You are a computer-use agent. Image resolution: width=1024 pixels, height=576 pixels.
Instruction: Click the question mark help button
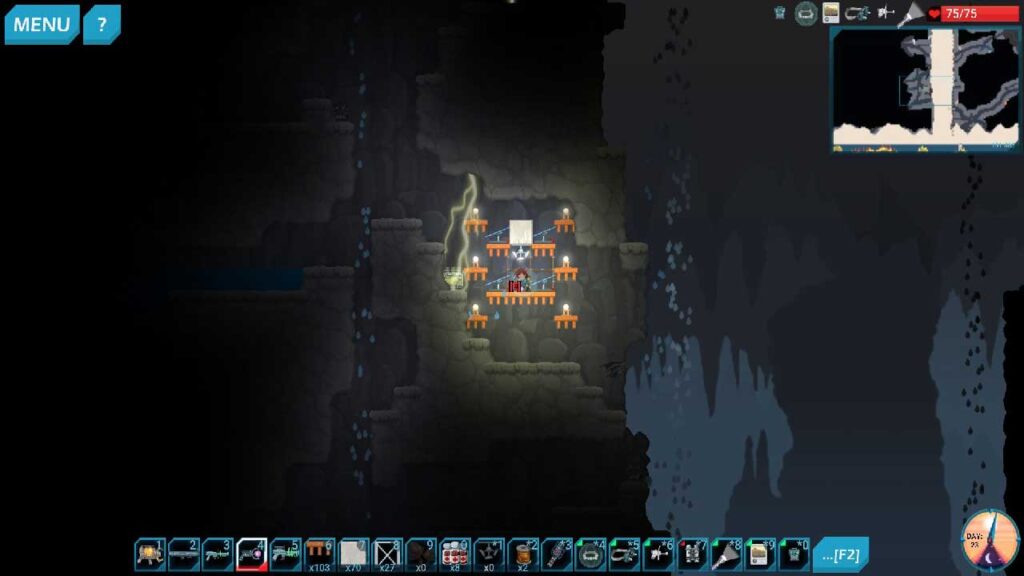(101, 24)
